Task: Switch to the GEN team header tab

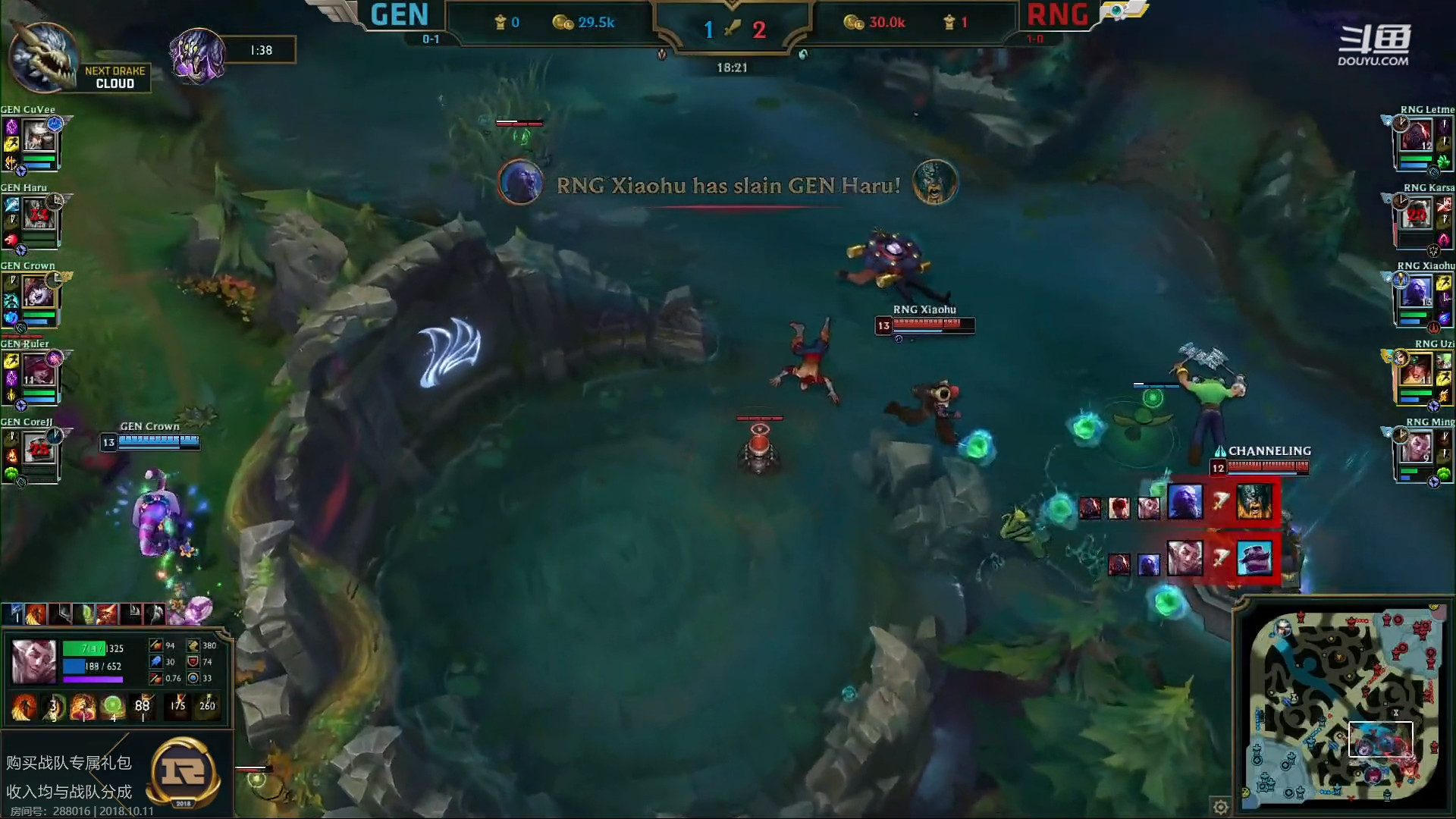Action: point(400,15)
